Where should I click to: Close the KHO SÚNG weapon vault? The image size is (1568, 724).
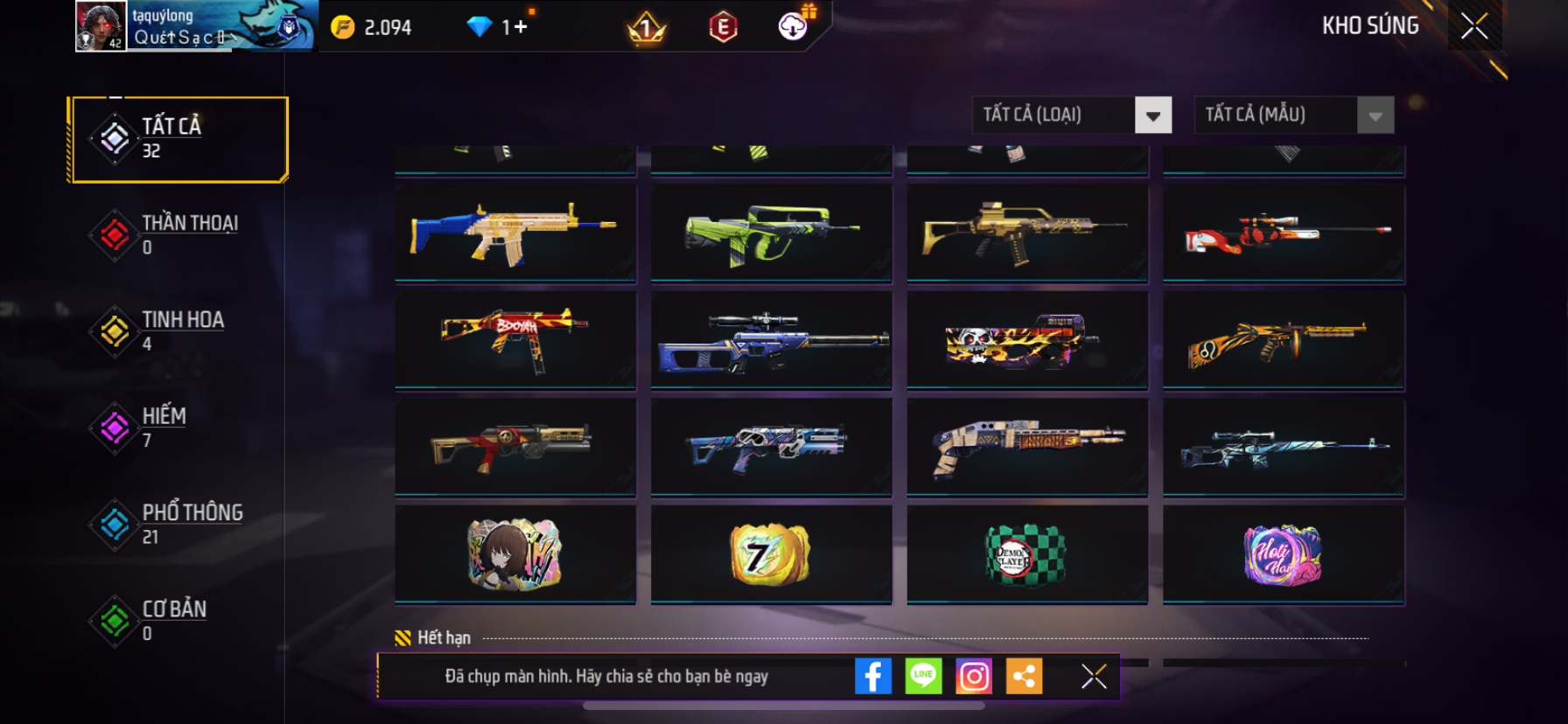point(1474,26)
